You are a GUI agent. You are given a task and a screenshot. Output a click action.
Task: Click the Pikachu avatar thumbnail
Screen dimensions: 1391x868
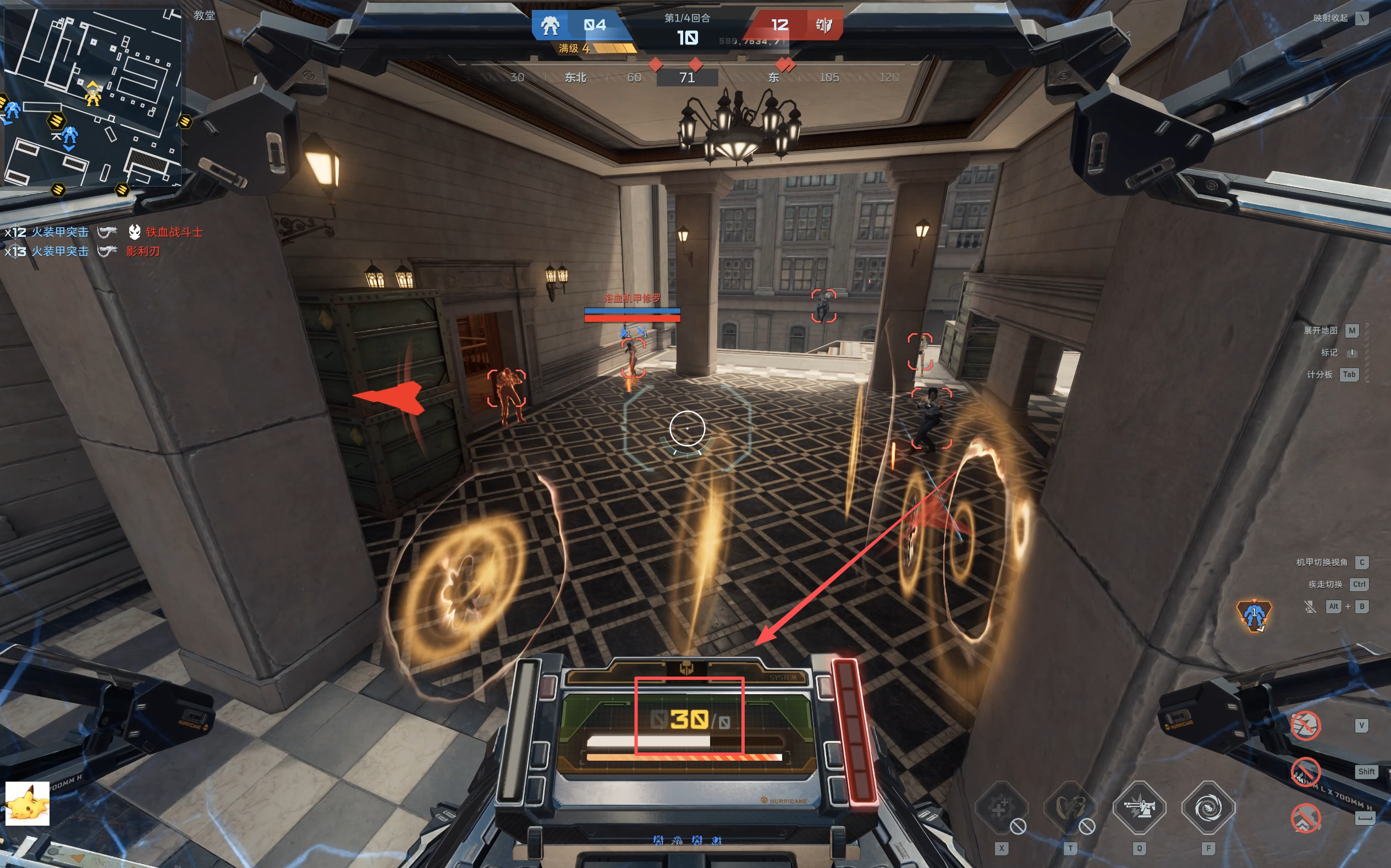(x=28, y=804)
